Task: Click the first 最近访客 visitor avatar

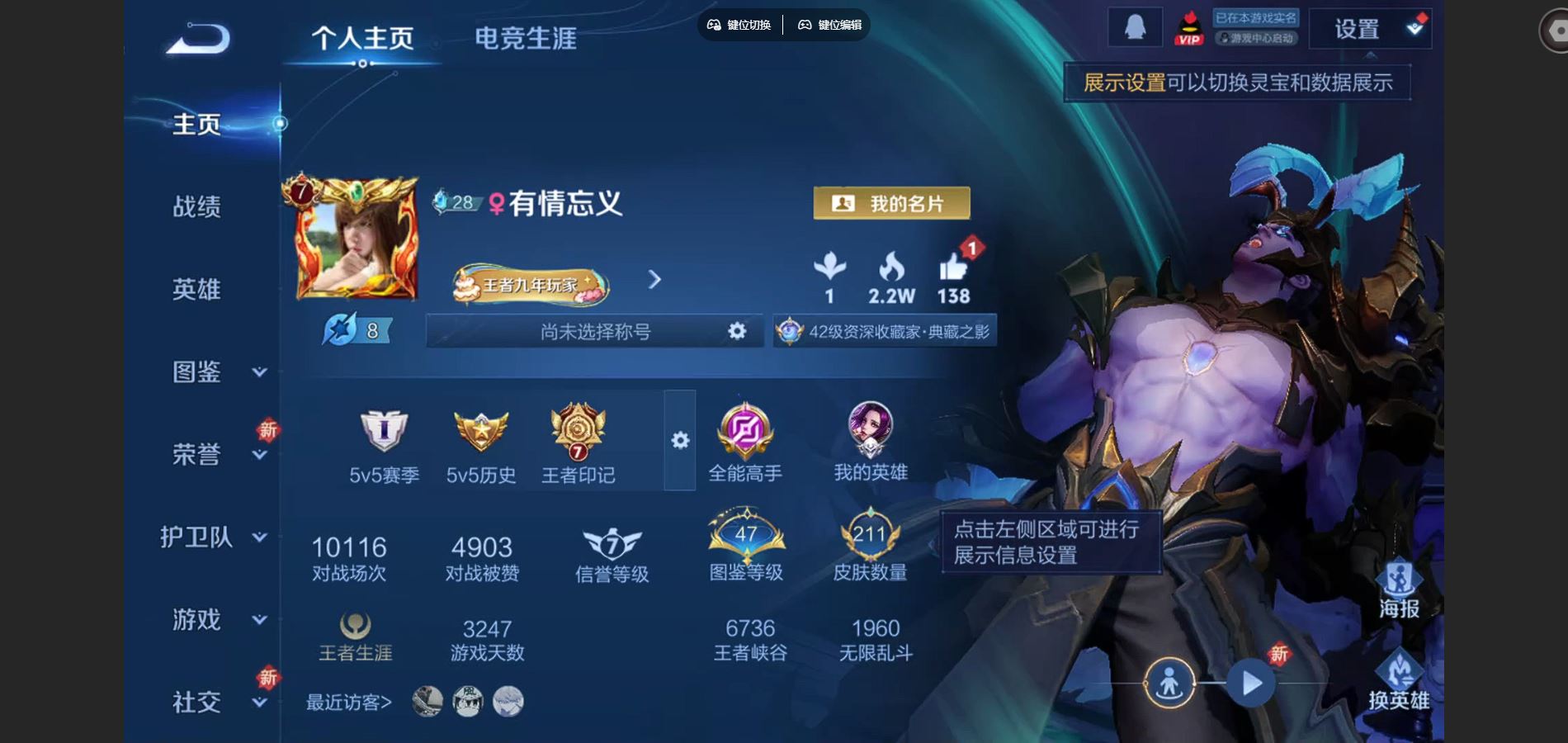Action: (x=426, y=700)
